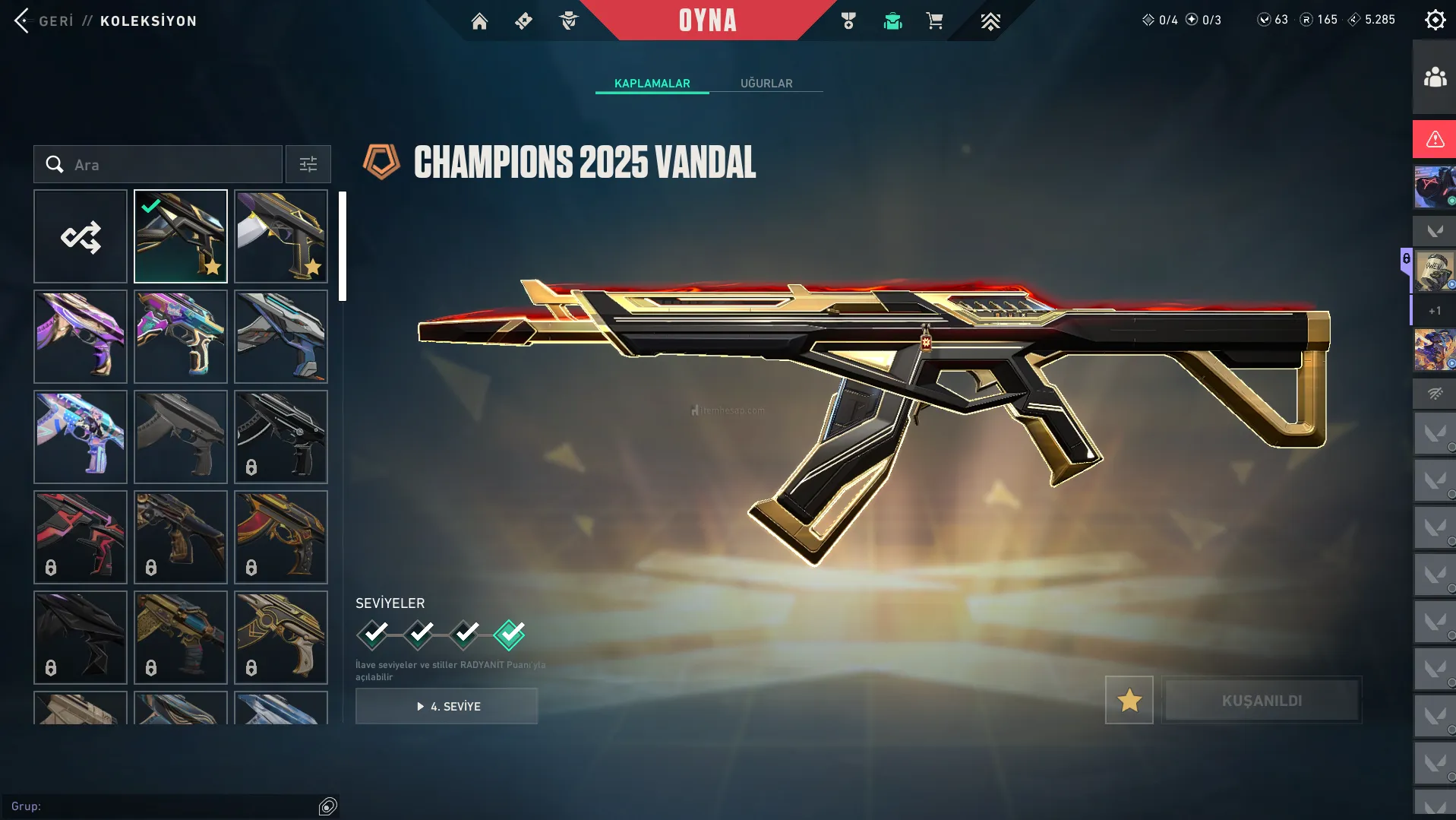Click the Grup chat input box
Image resolution: width=1456 pixels, height=820 pixels.
pyautogui.click(x=163, y=806)
